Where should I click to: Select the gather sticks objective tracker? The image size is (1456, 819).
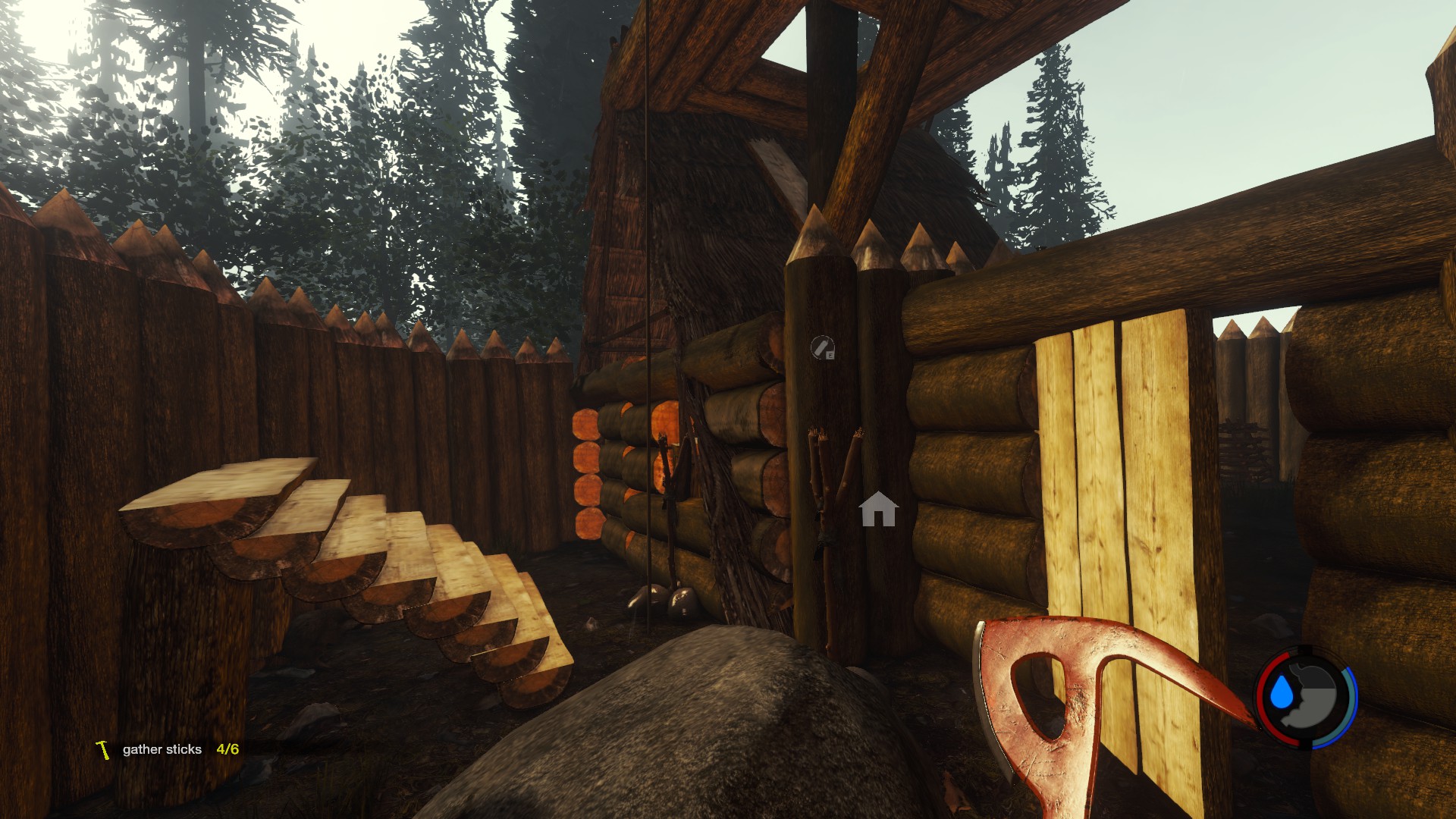(167, 749)
